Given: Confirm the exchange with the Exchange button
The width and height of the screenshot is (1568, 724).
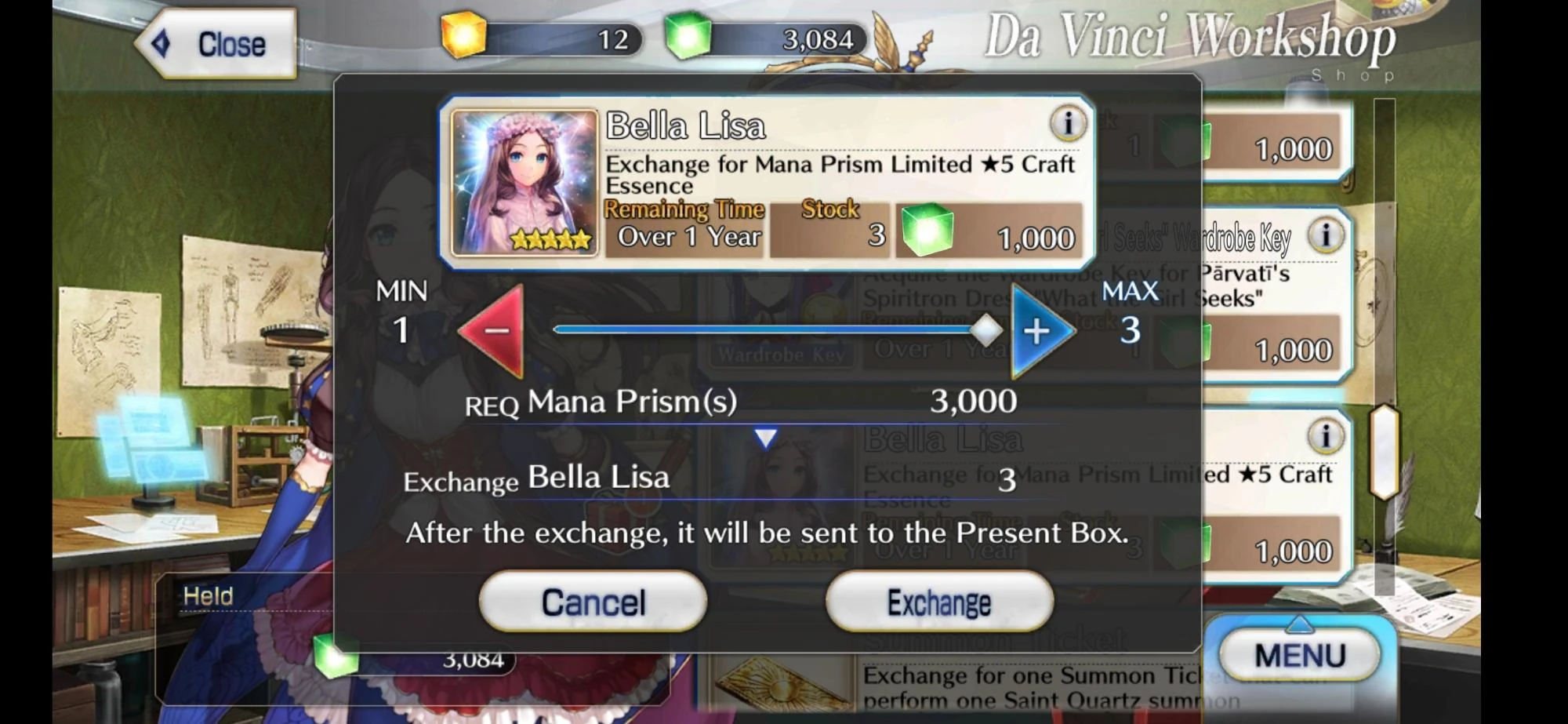Looking at the screenshot, I should coord(938,601).
